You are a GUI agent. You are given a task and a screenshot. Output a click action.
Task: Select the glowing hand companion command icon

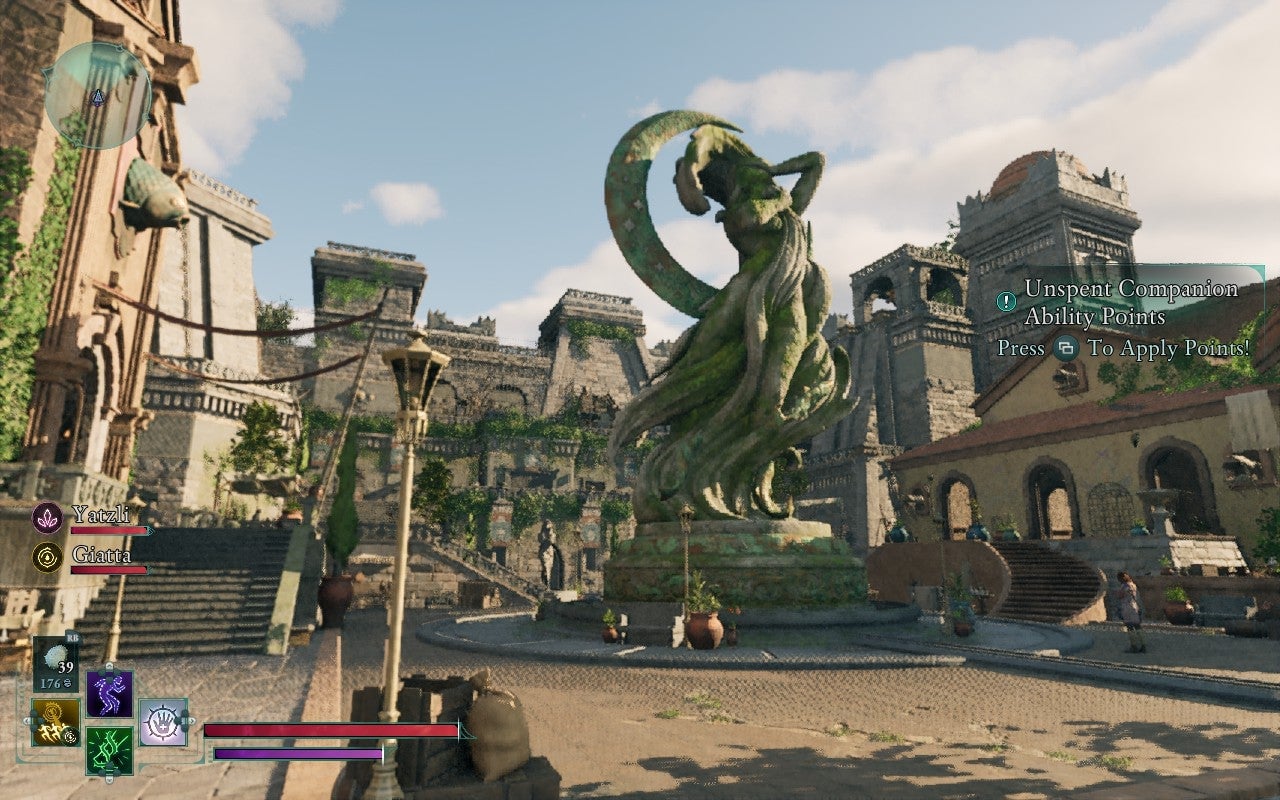pyautogui.click(x=163, y=722)
